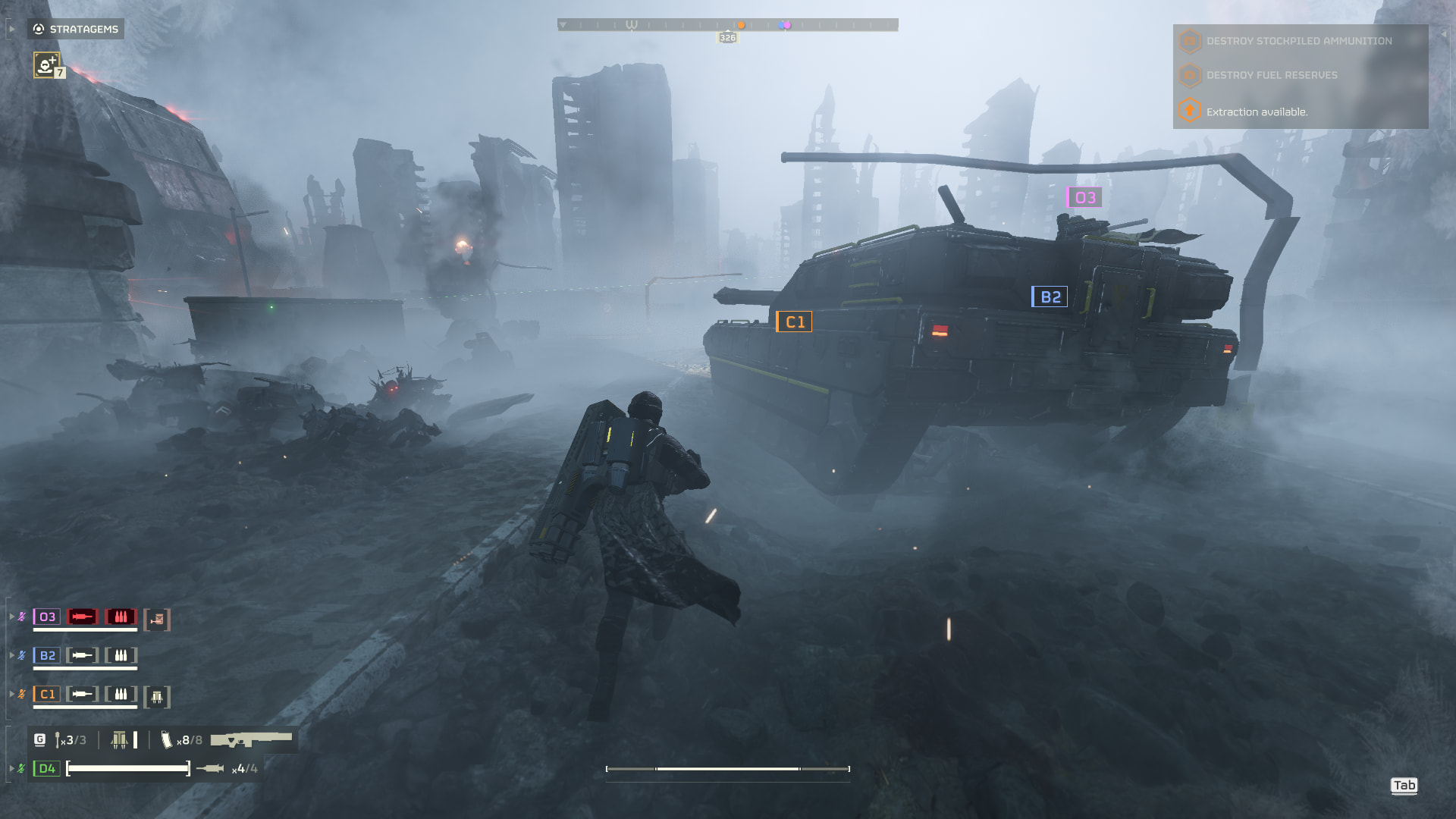Click C1's backpack icon in squad list

(157, 697)
